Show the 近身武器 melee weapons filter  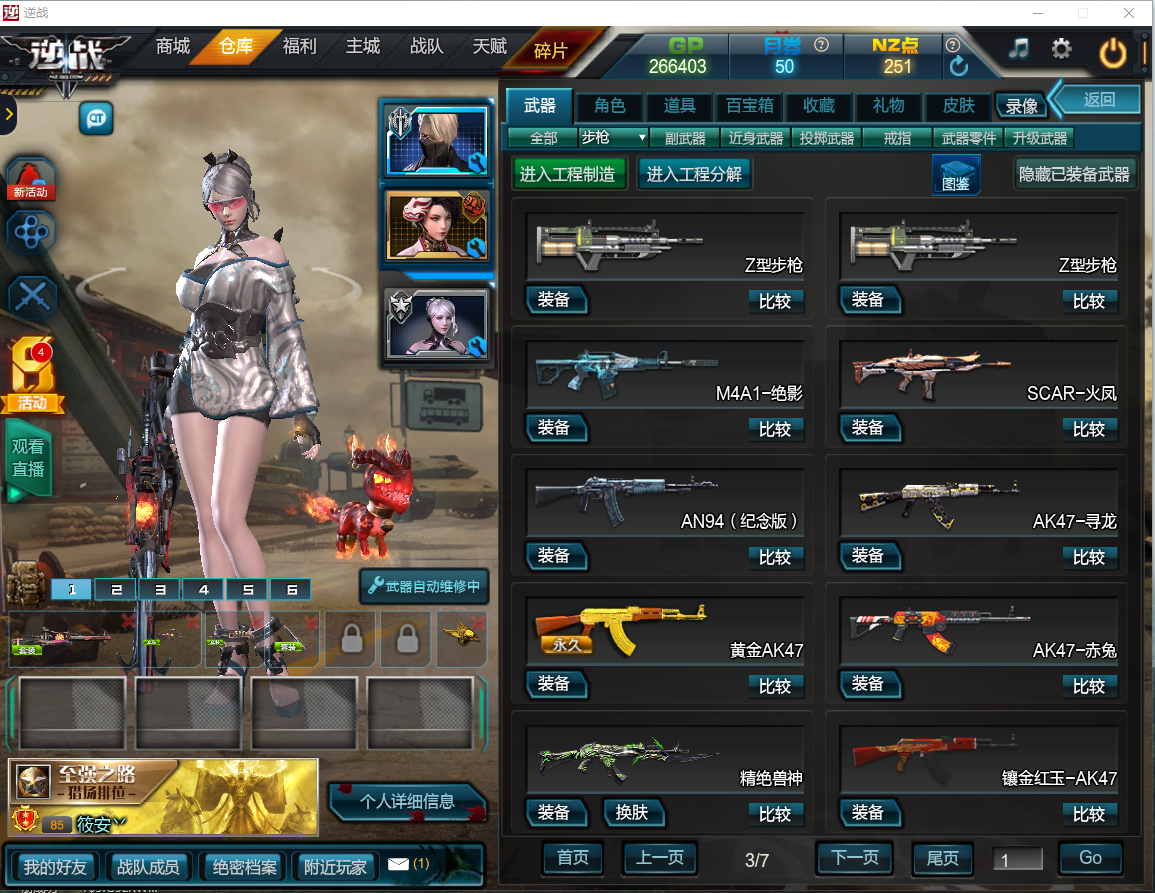point(755,138)
